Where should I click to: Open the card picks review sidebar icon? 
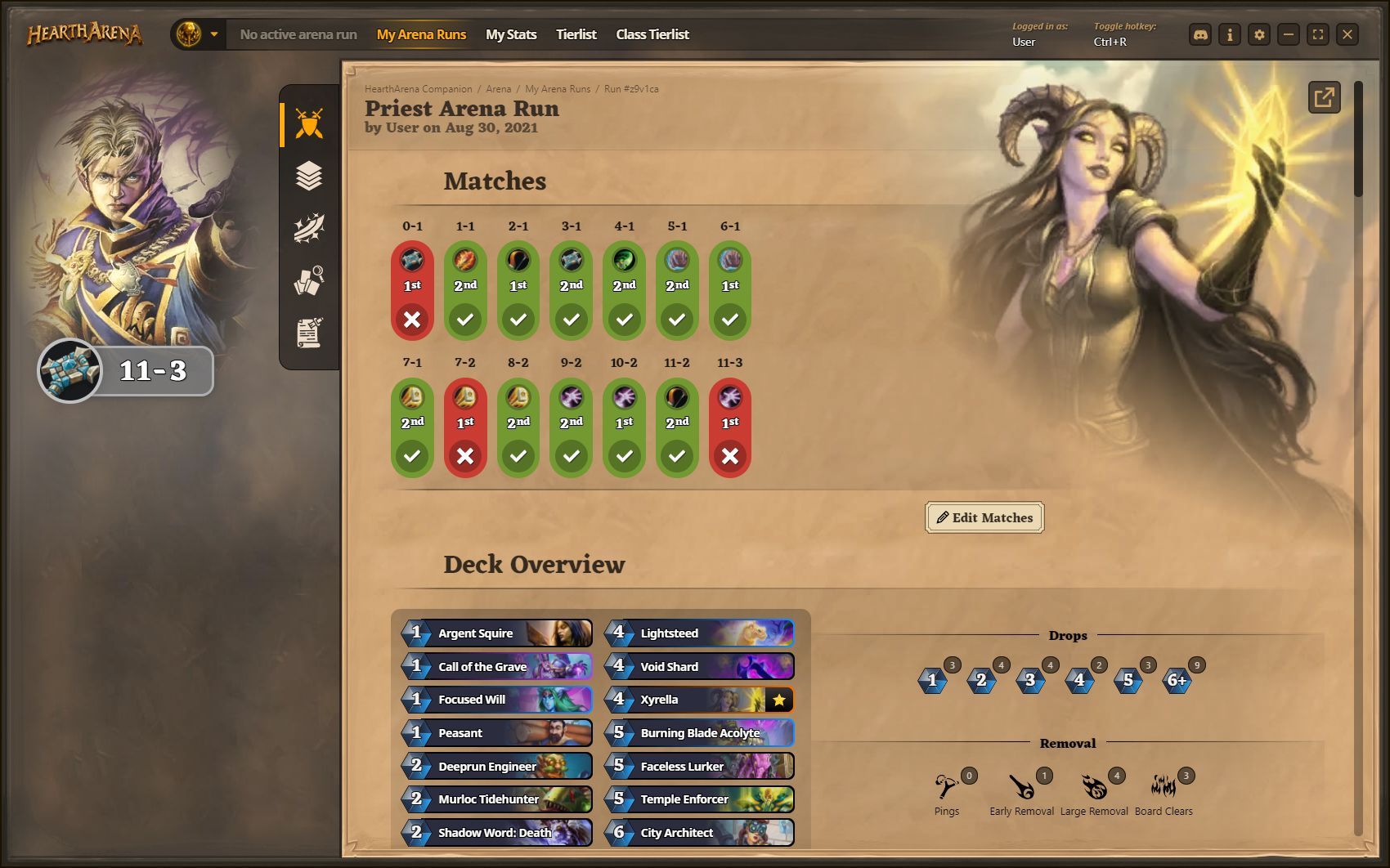coord(307,281)
